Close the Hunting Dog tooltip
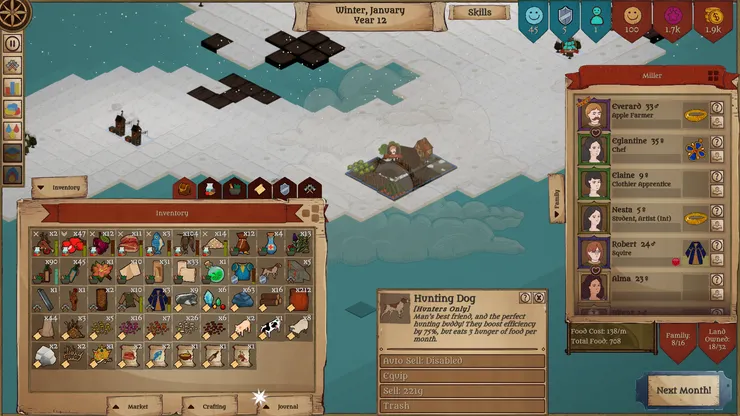 point(539,297)
